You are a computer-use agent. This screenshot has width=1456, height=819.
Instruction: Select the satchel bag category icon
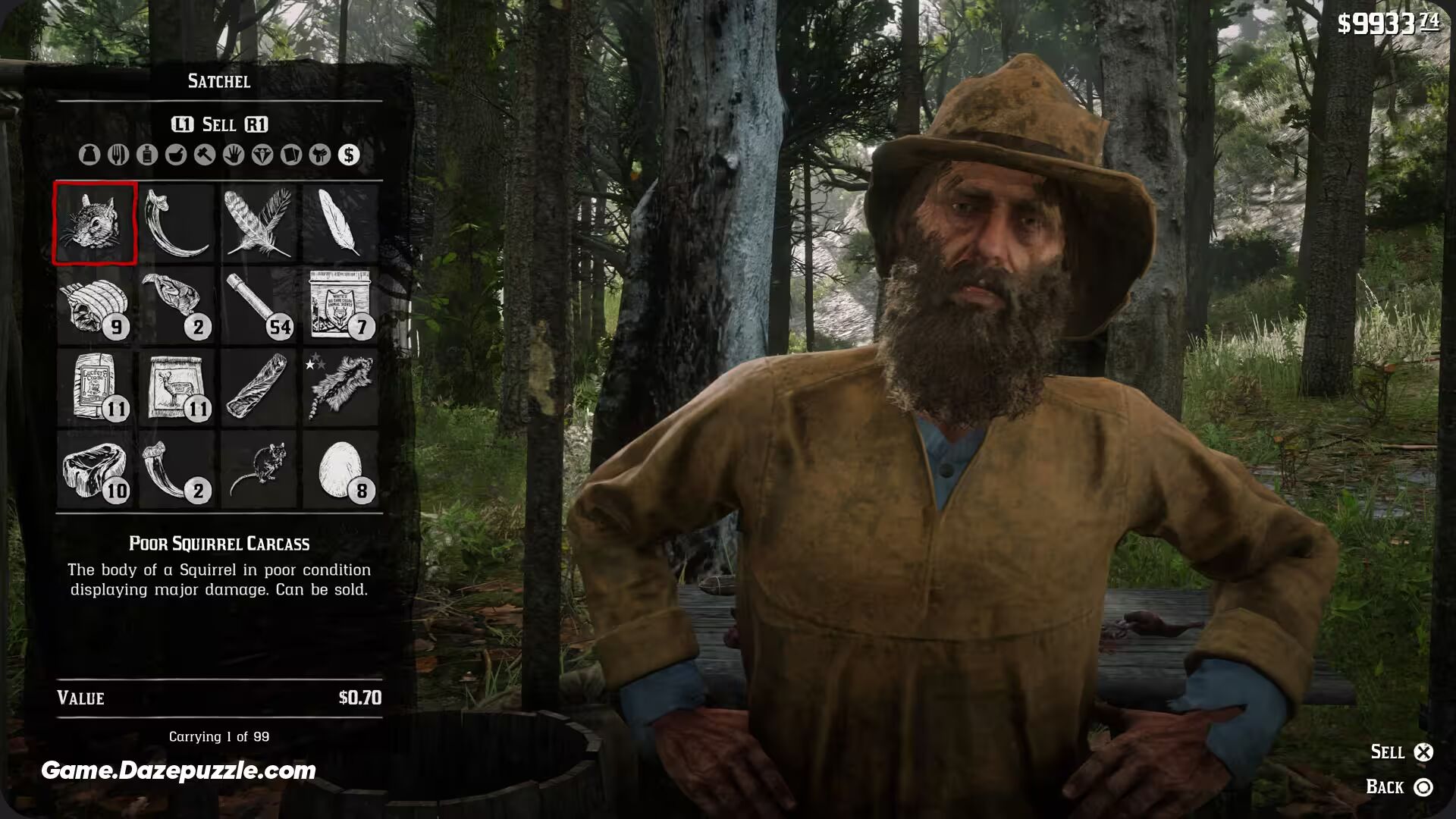pyautogui.click(x=89, y=155)
